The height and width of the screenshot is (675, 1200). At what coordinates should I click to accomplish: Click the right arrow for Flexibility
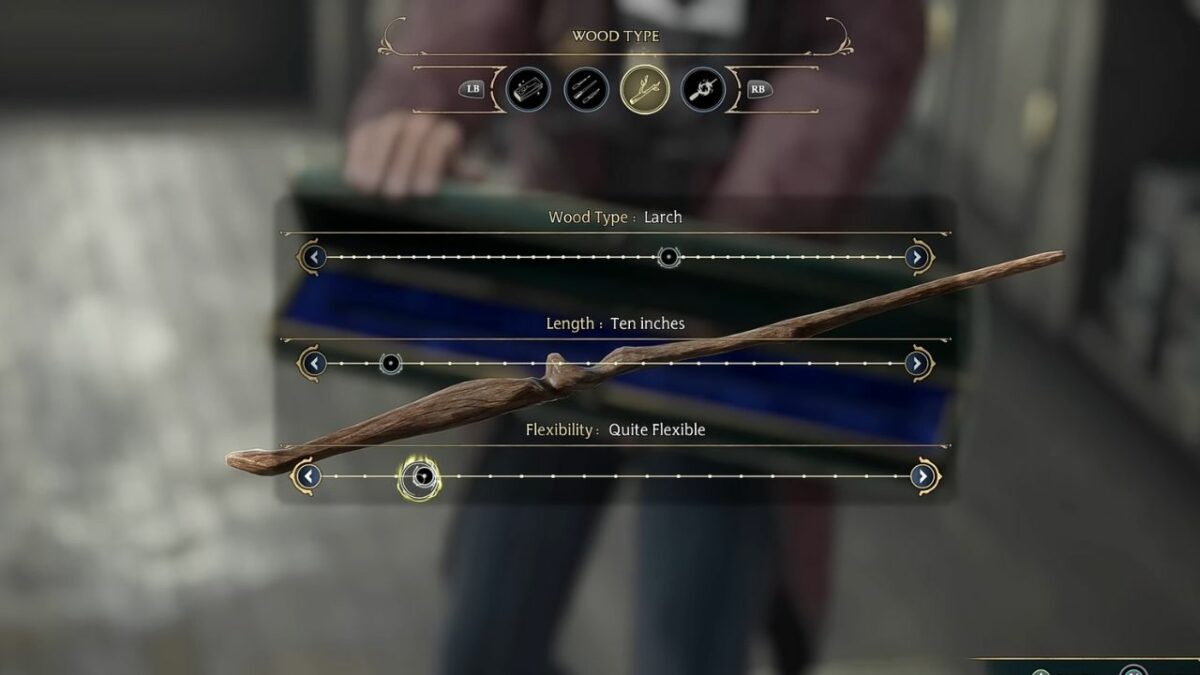923,476
